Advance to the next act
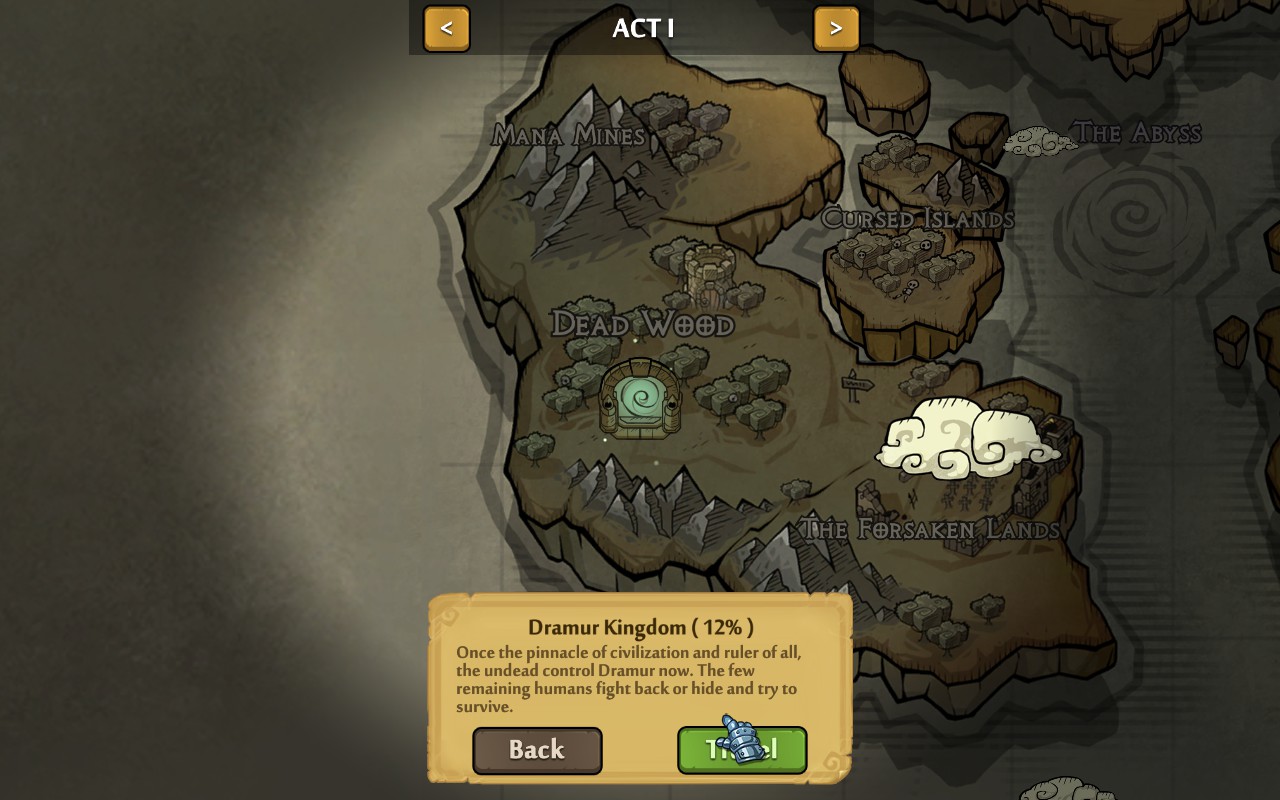Viewport: 1280px width, 800px height. point(836,28)
